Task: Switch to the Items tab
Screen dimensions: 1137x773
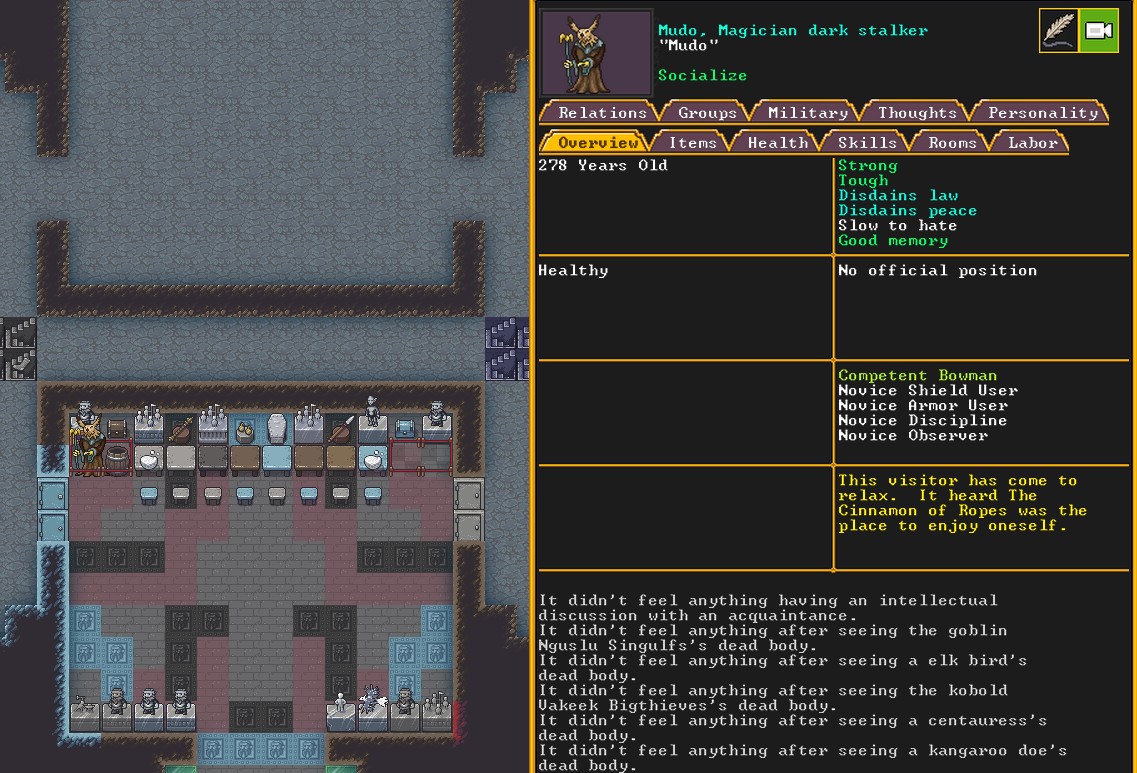Action: click(692, 143)
